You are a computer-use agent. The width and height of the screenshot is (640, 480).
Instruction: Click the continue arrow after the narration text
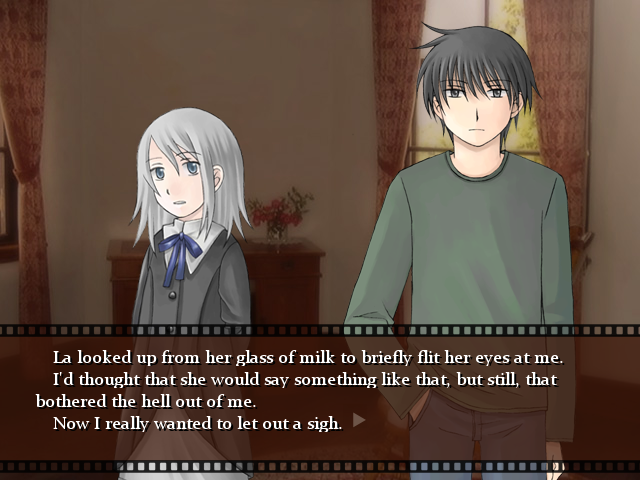[359, 421]
